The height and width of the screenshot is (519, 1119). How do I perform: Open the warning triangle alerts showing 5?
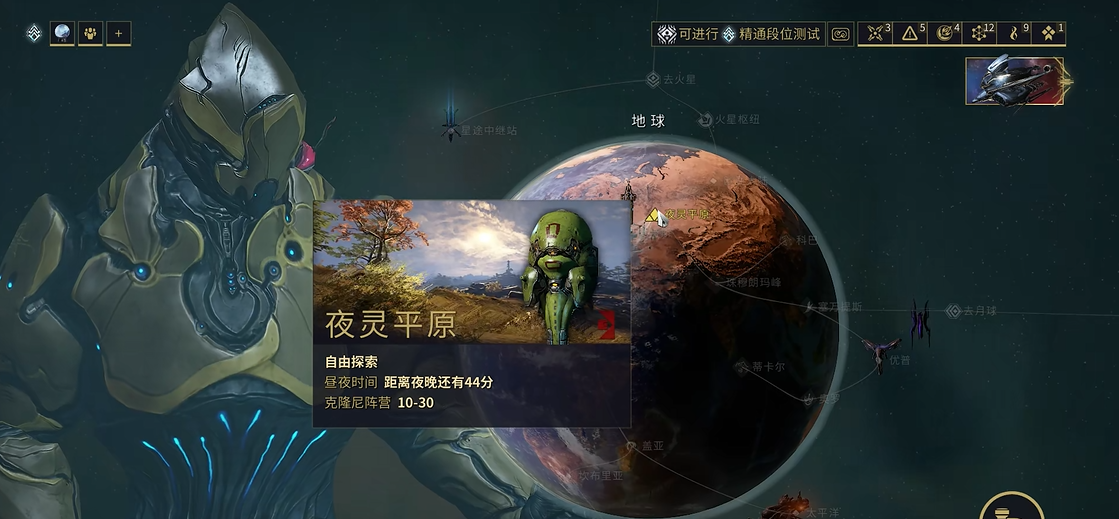(x=910, y=34)
